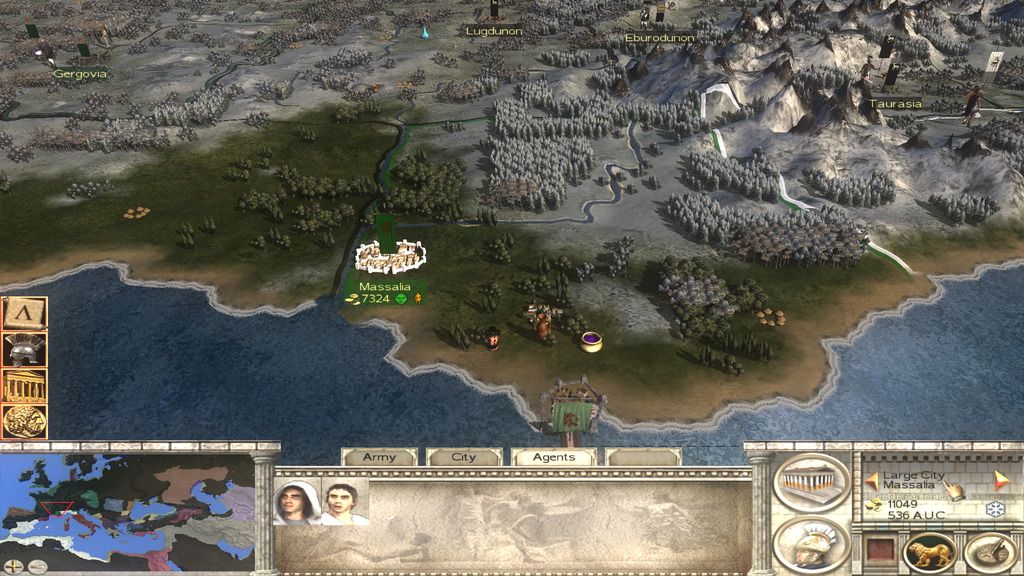Open the gold coin notification
The image size is (1024, 576).
22,420
